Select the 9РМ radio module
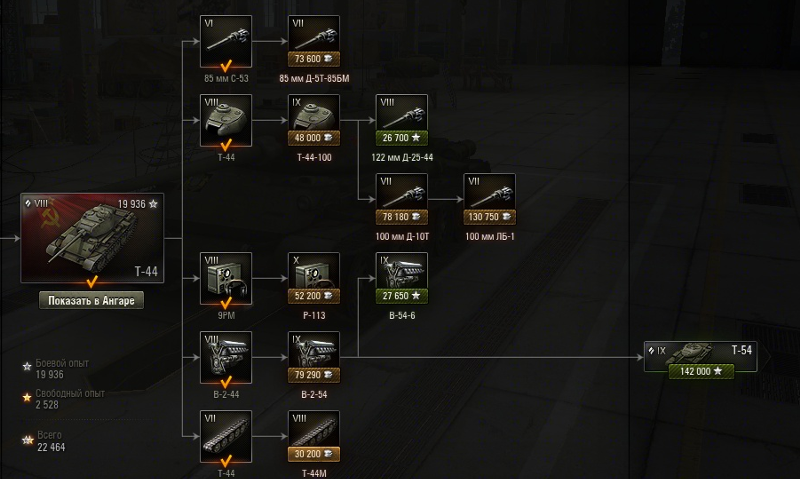The image size is (800, 479). [x=226, y=278]
